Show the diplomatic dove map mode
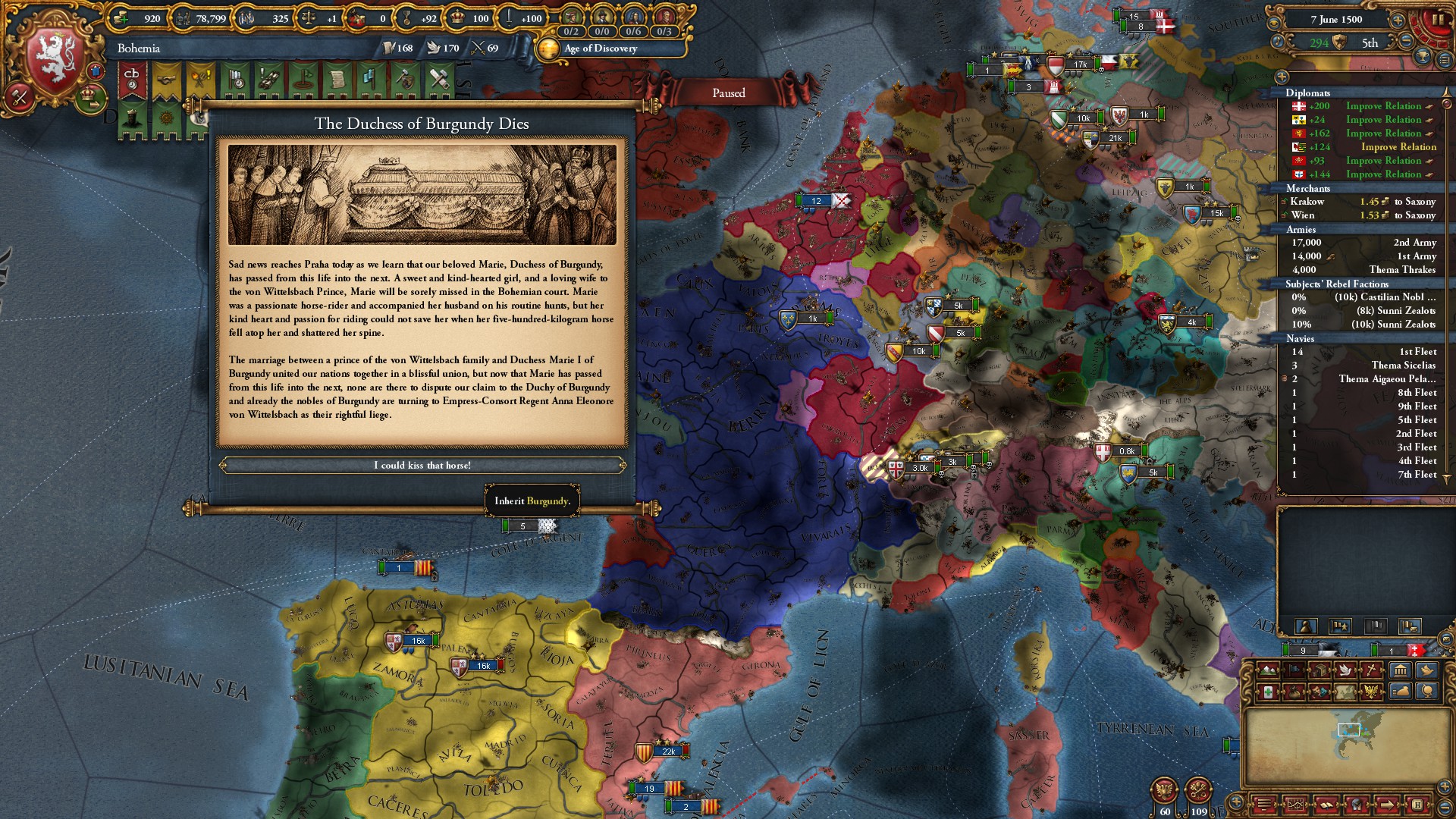 [x=1346, y=670]
